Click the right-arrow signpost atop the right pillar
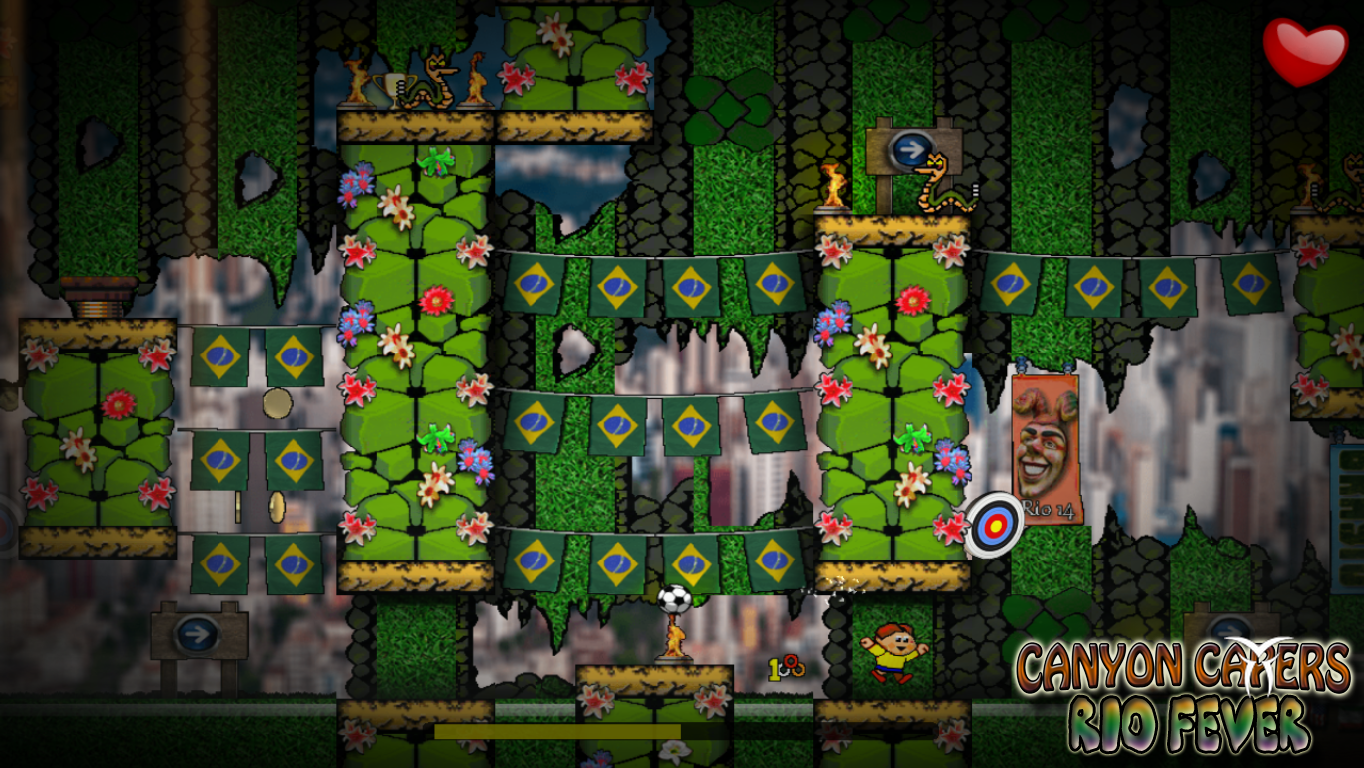1364x768 pixels. (x=910, y=148)
